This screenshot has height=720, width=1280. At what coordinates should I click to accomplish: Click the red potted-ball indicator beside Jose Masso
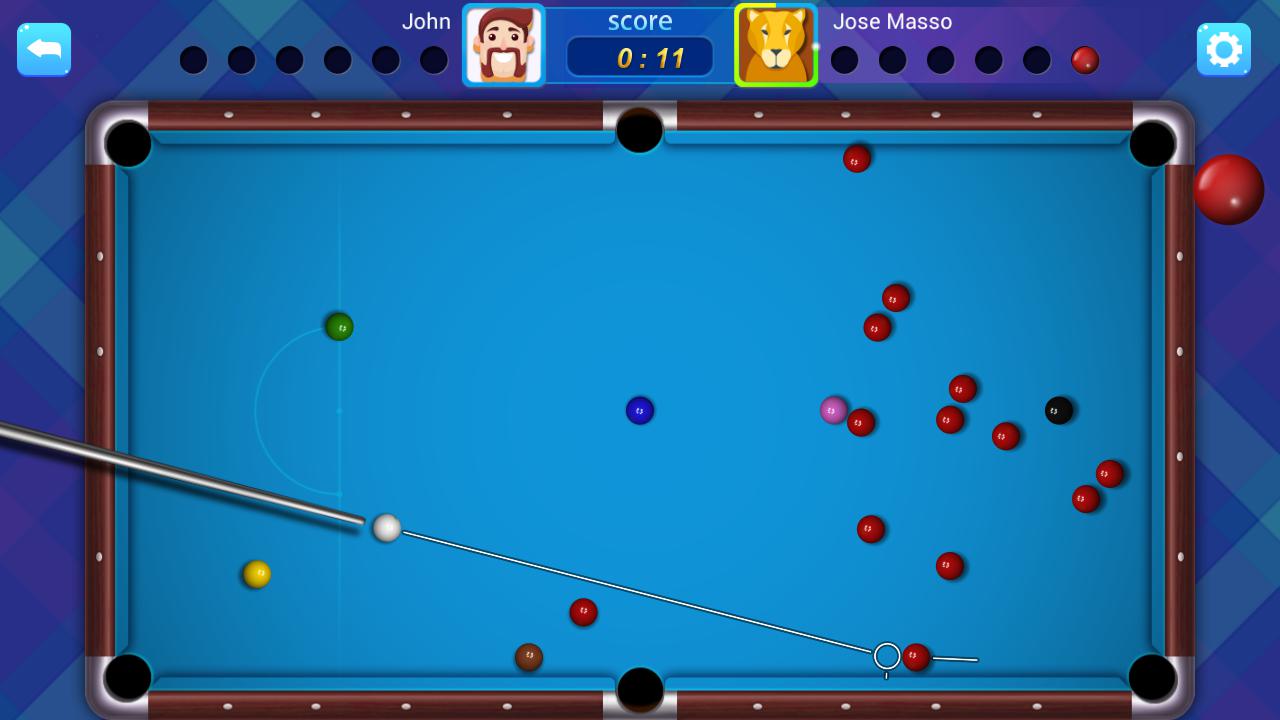pos(1084,60)
